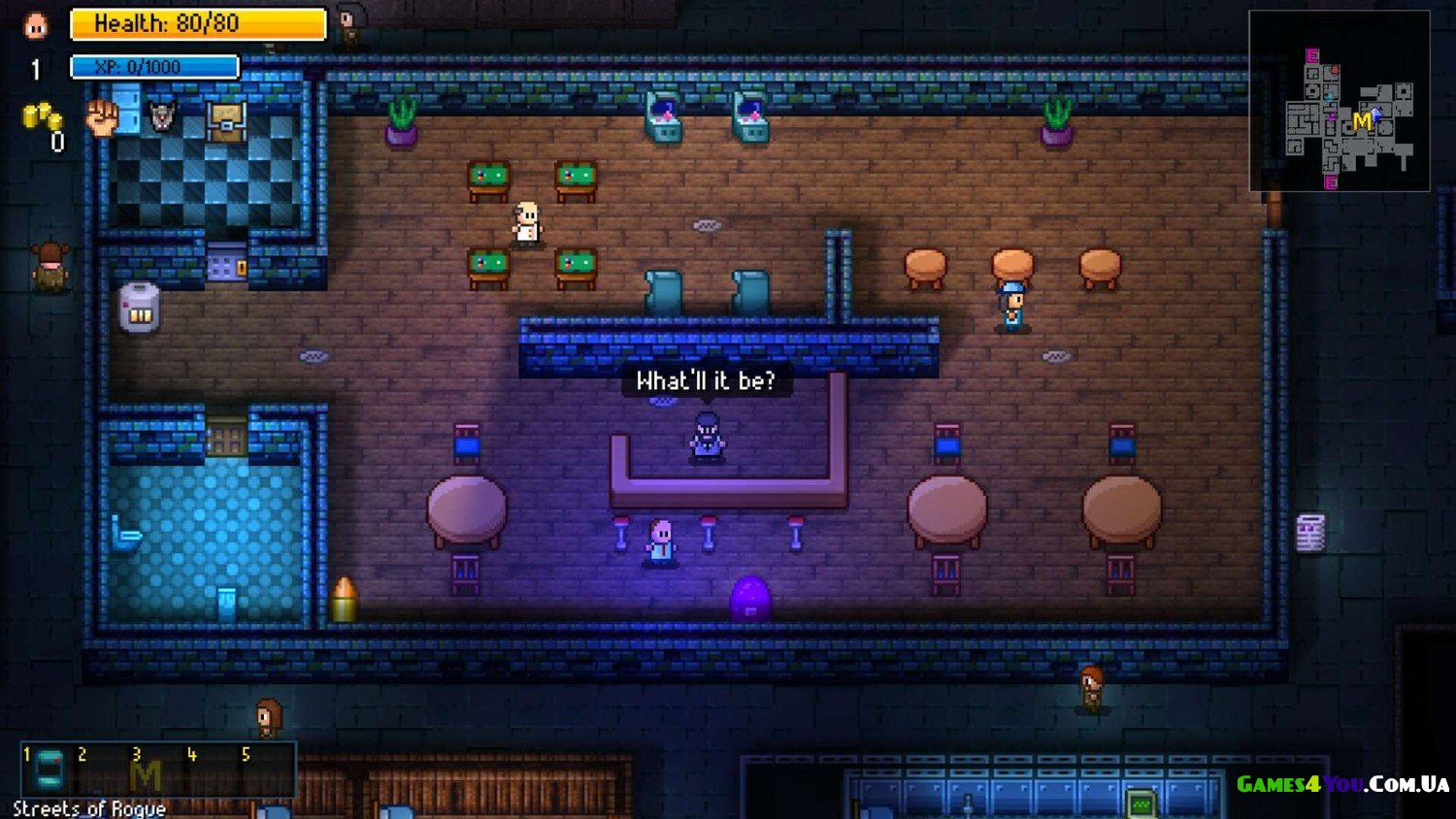Select the teal item in hotbar slot 1

coord(49,770)
